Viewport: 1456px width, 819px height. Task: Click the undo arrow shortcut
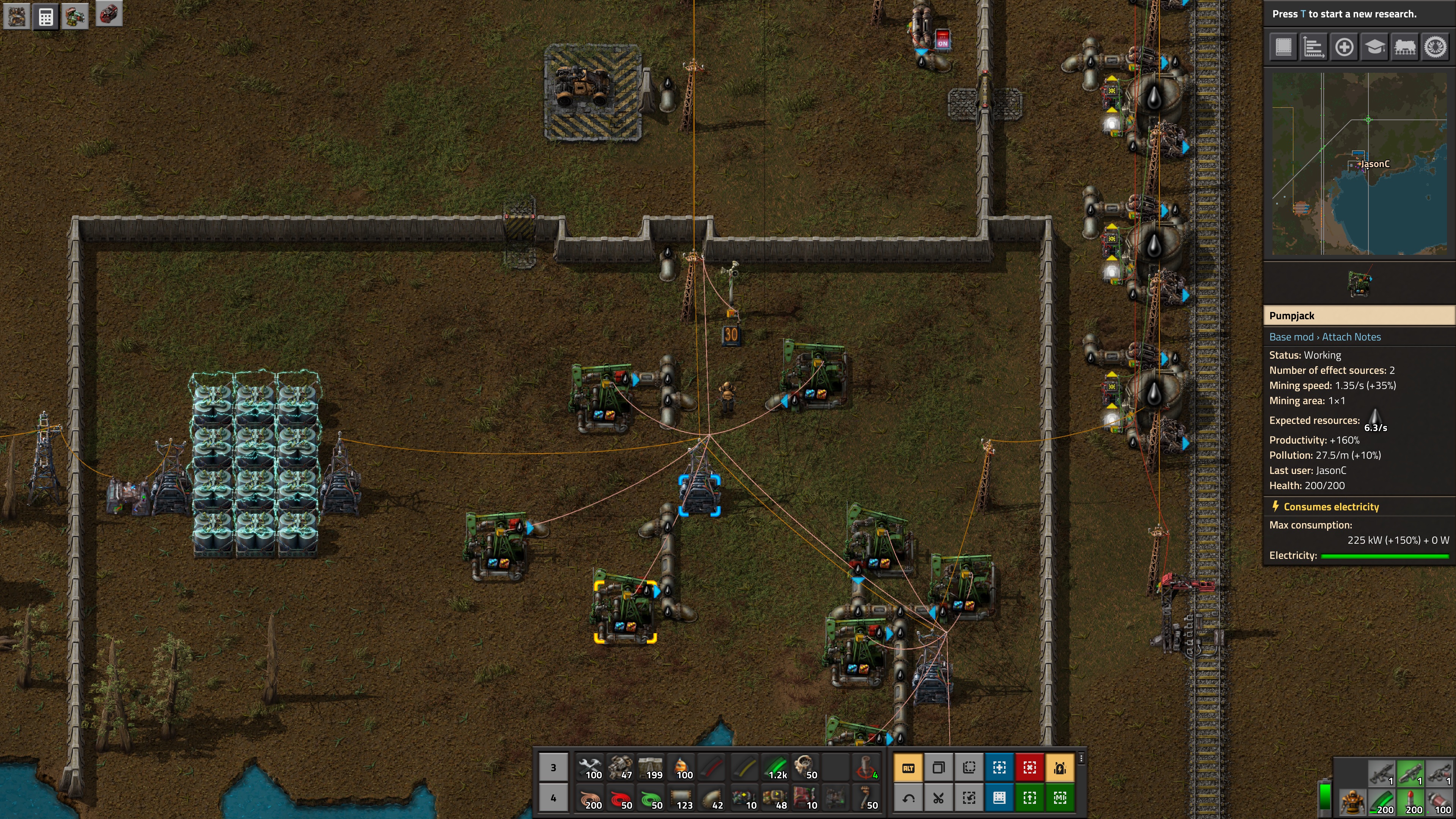pyautogui.click(x=908, y=798)
